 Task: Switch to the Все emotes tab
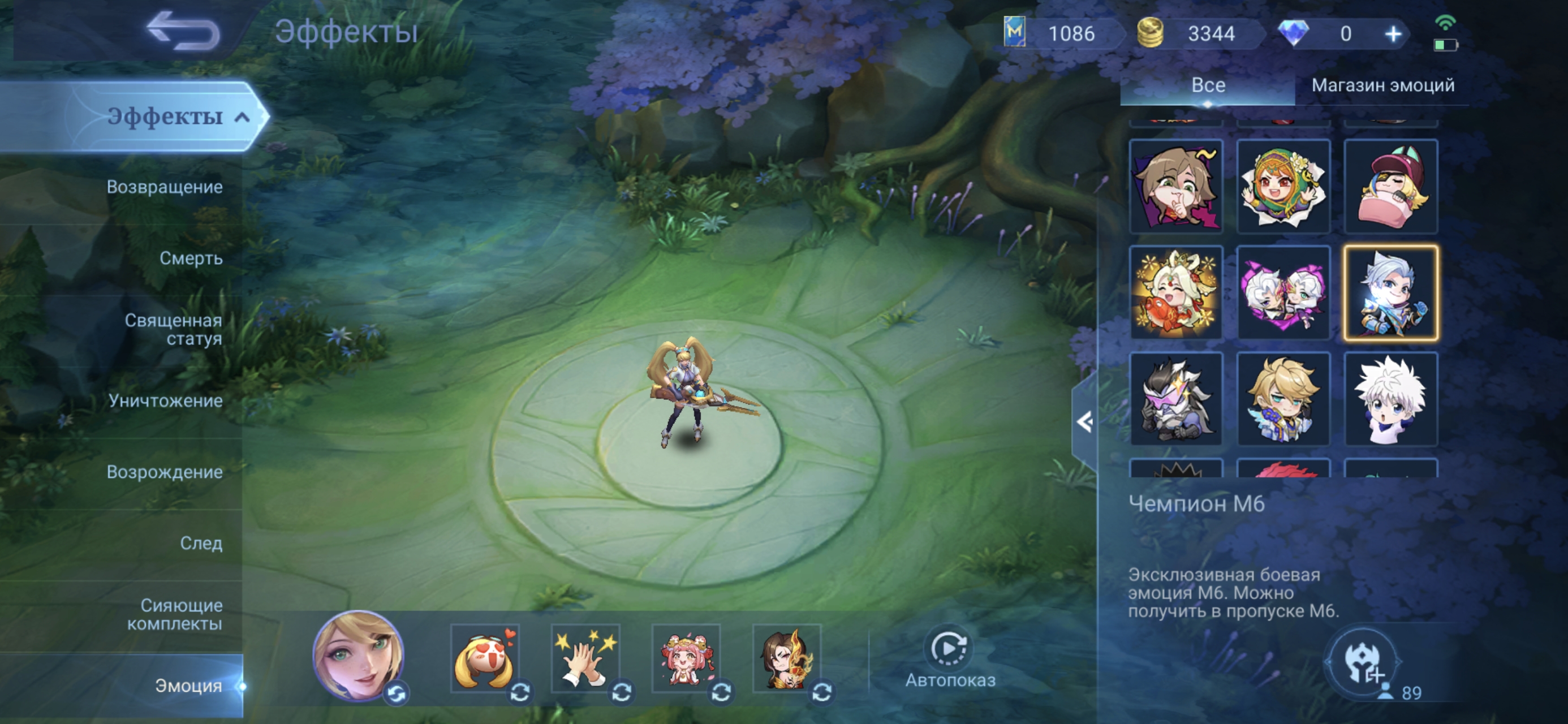1207,85
